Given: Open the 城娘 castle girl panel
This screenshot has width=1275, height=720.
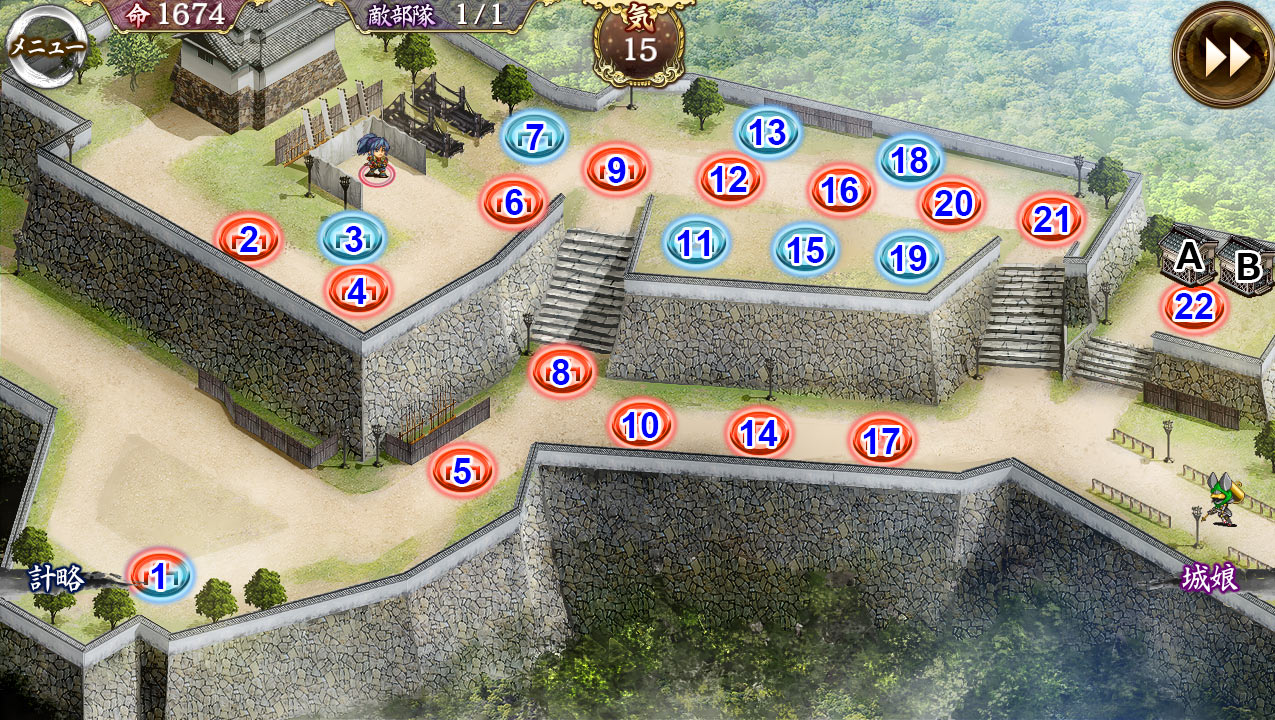Looking at the screenshot, I should click(1210, 579).
